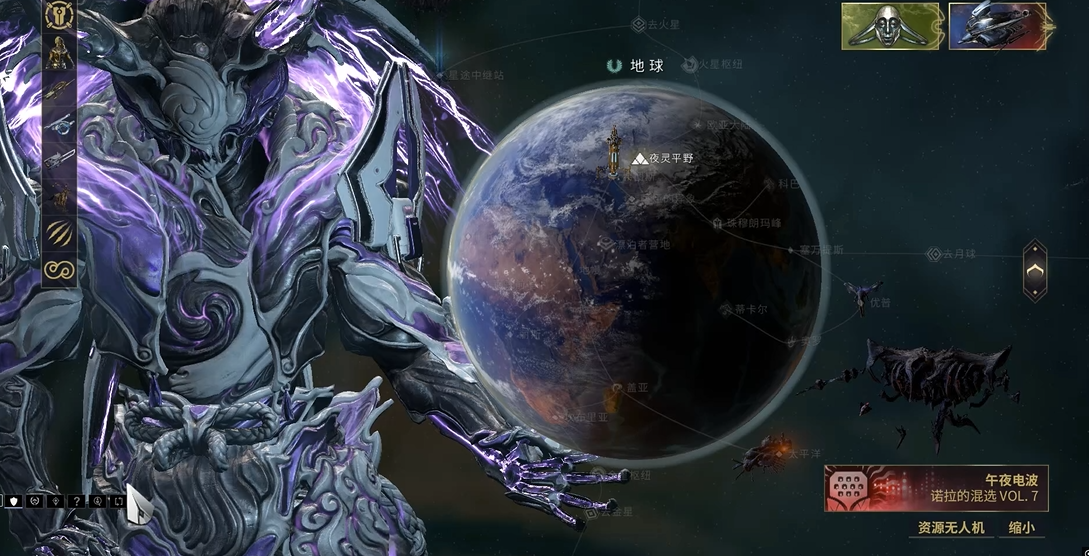This screenshot has height=556, width=1089.
Task: Click the 资源无人机 button
Action: click(x=951, y=528)
